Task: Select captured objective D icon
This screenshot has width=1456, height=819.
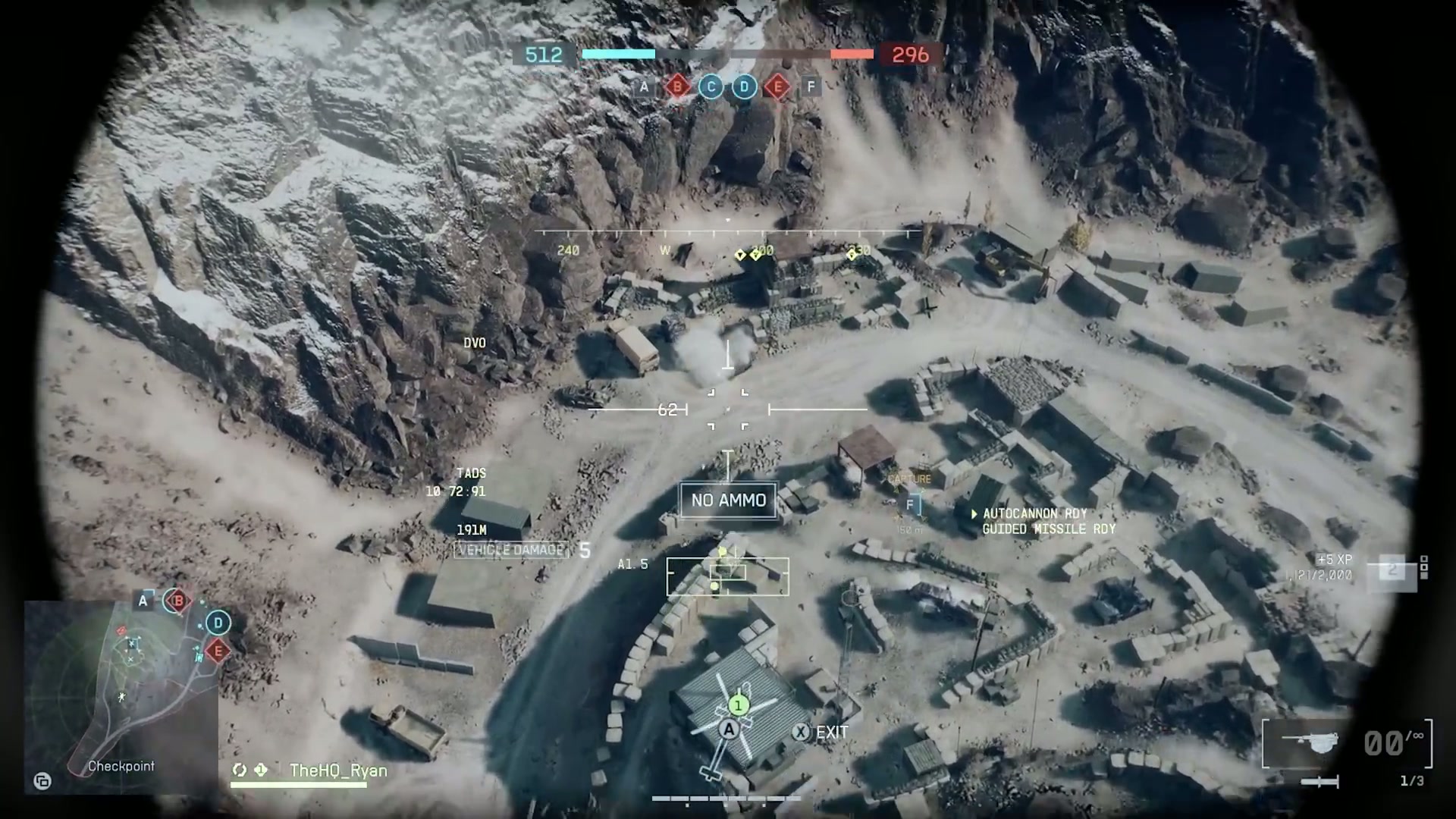Action: [743, 87]
